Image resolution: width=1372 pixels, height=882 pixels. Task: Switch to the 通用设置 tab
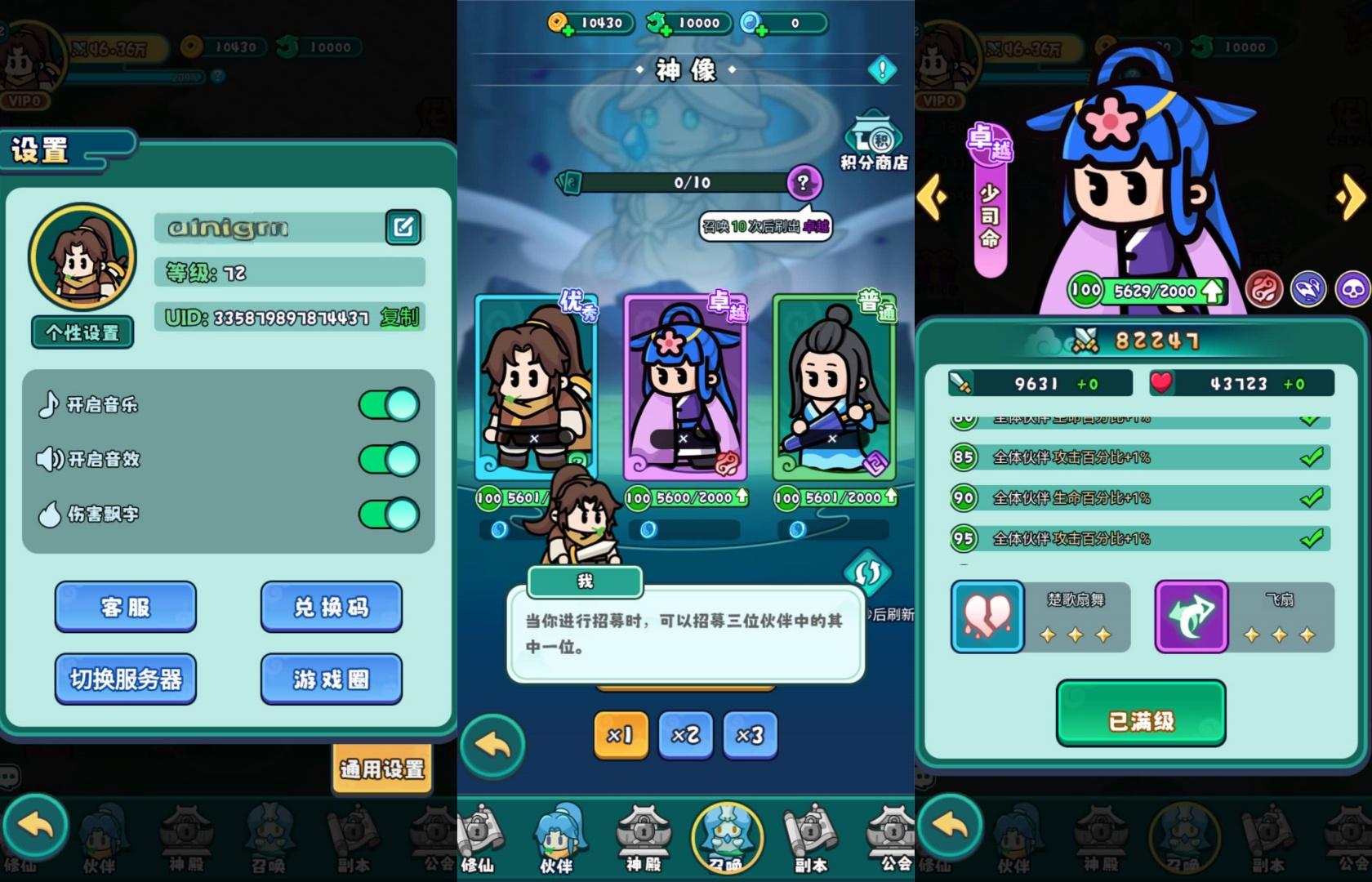point(381,768)
